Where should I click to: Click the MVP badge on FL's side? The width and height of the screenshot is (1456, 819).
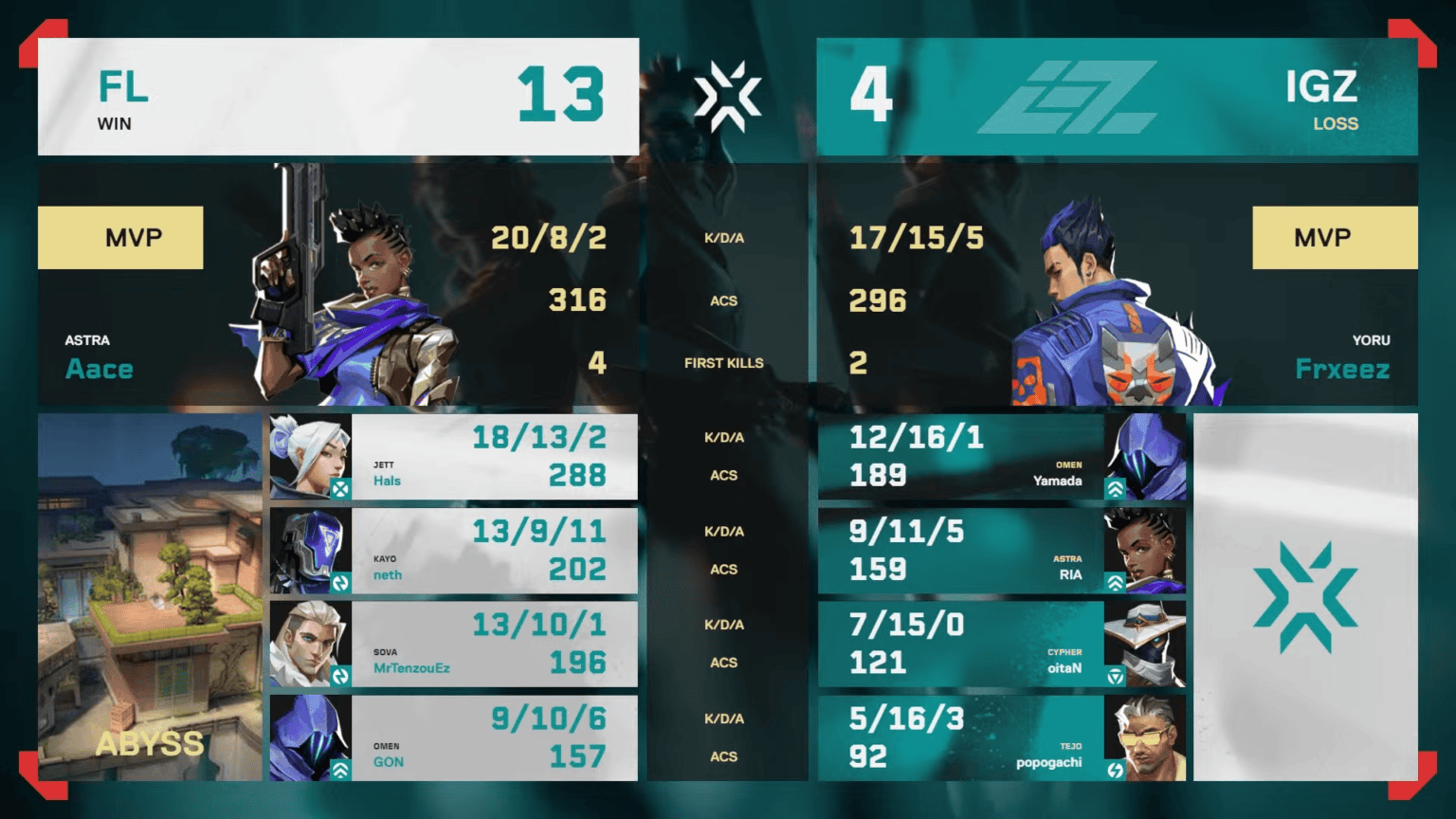pyautogui.click(x=120, y=237)
